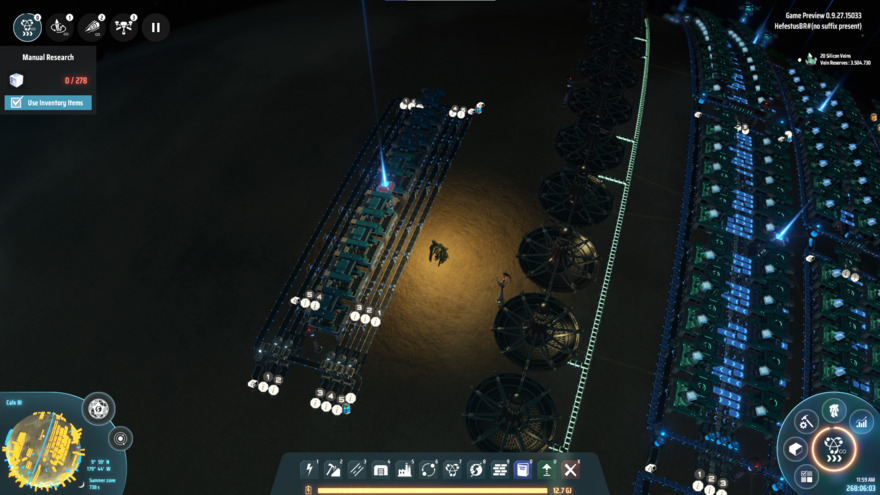This screenshot has width=880, height=495.
Task: Open the mining build category (pickaxe)
Action: pos(333,469)
